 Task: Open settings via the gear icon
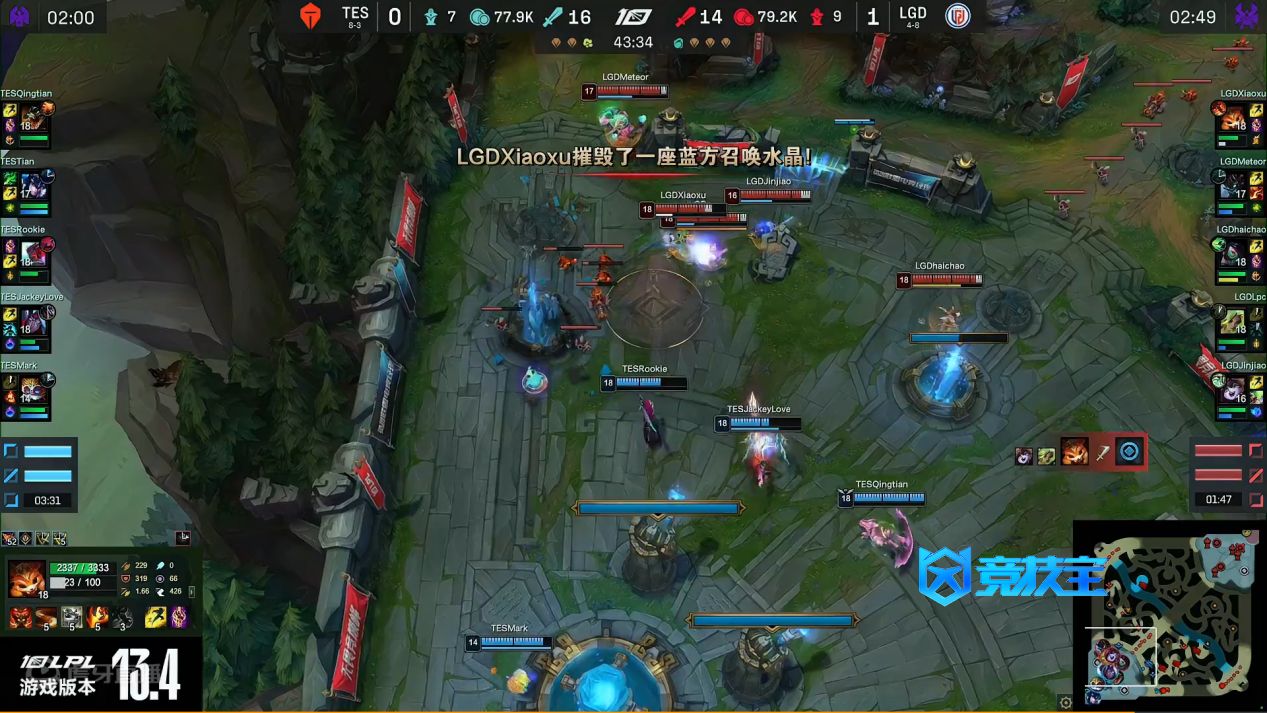1066,702
